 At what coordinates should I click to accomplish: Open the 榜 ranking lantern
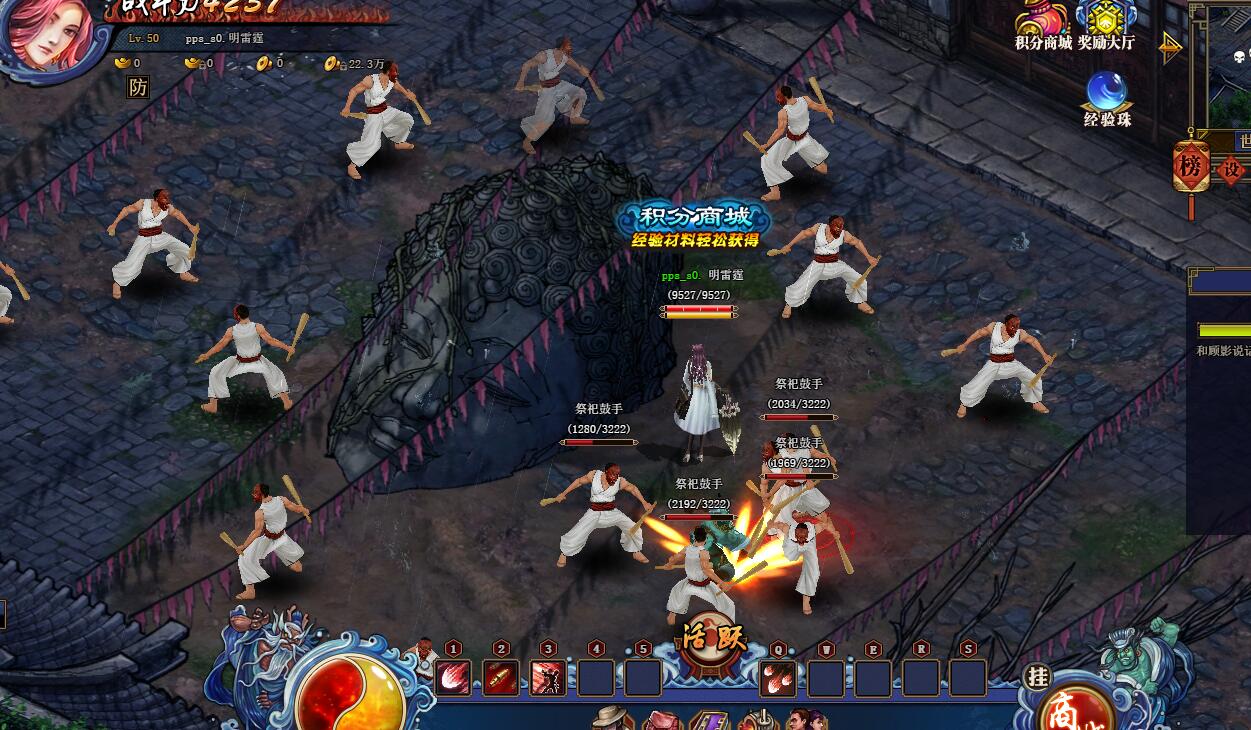1191,168
